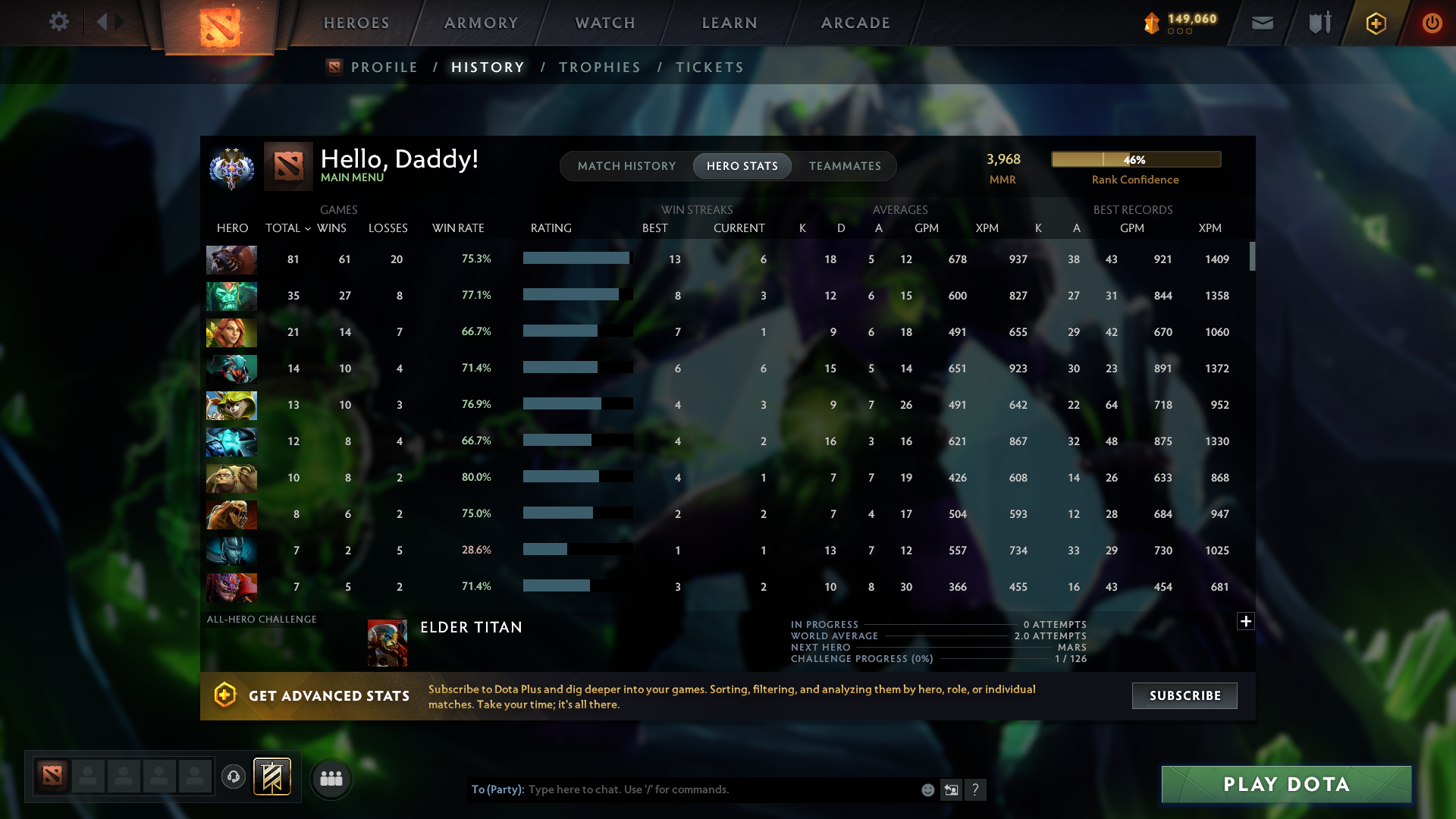
Task: Click the guild banner icon near the party bar
Action: (273, 777)
